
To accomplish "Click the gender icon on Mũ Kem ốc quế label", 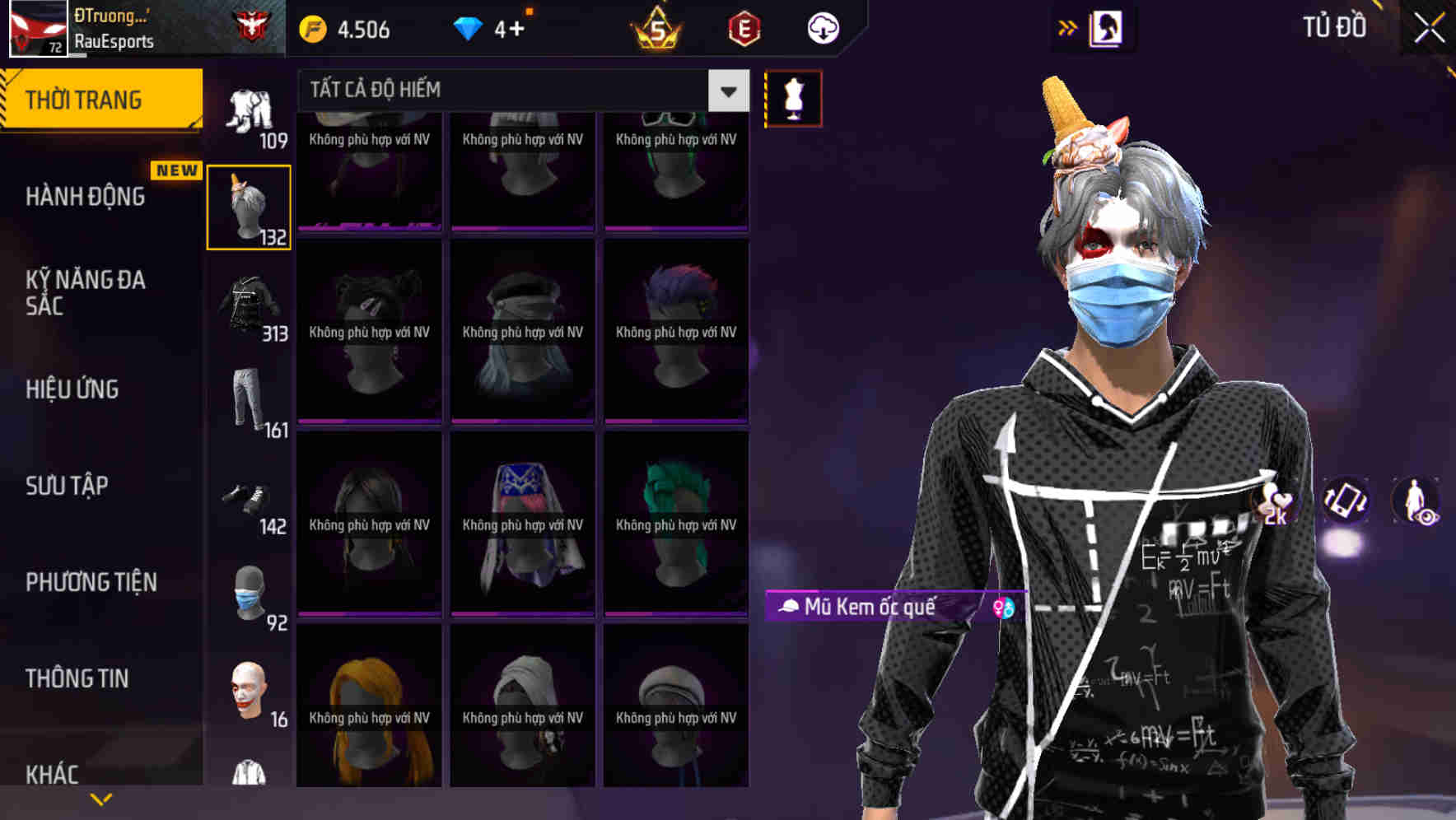I will click(x=1001, y=608).
